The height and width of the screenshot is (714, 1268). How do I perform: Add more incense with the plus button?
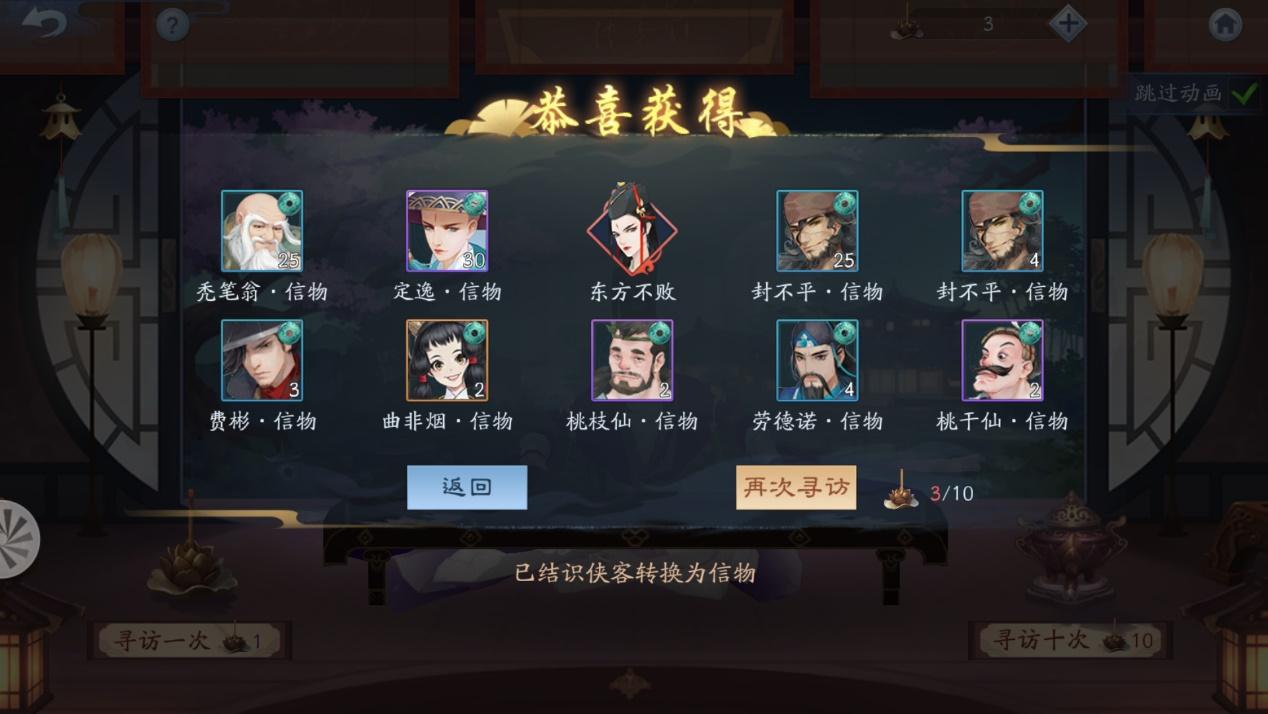tap(1067, 24)
